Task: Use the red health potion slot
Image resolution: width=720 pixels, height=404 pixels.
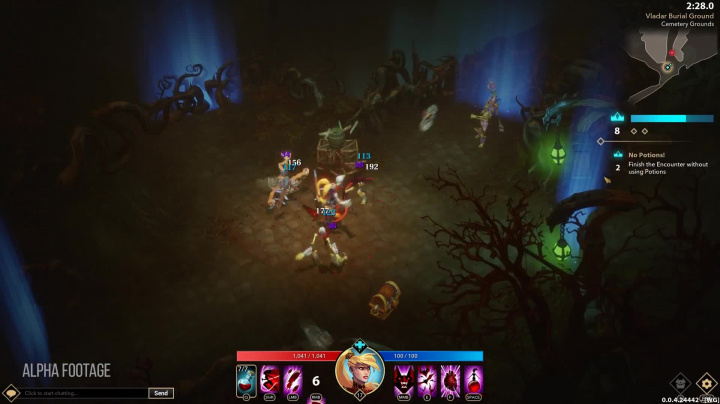Action: pos(246,380)
